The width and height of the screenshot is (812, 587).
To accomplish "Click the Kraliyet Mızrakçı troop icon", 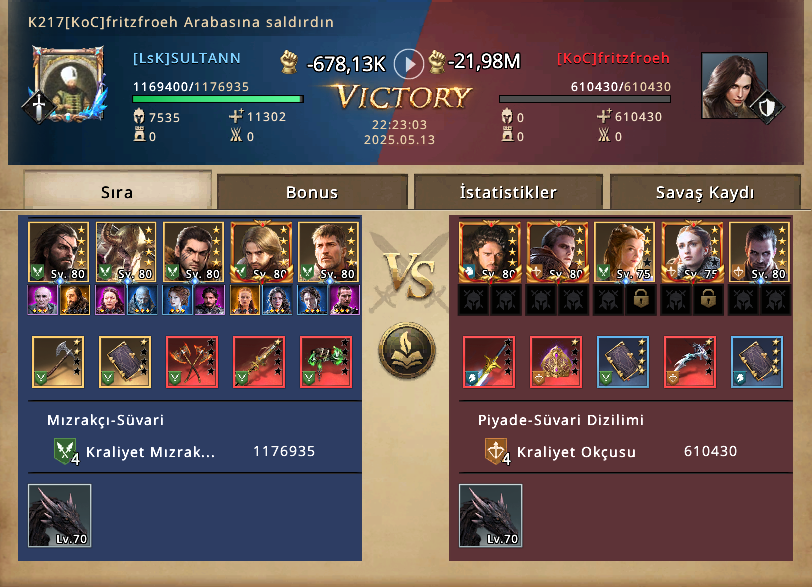I will click(x=66, y=452).
